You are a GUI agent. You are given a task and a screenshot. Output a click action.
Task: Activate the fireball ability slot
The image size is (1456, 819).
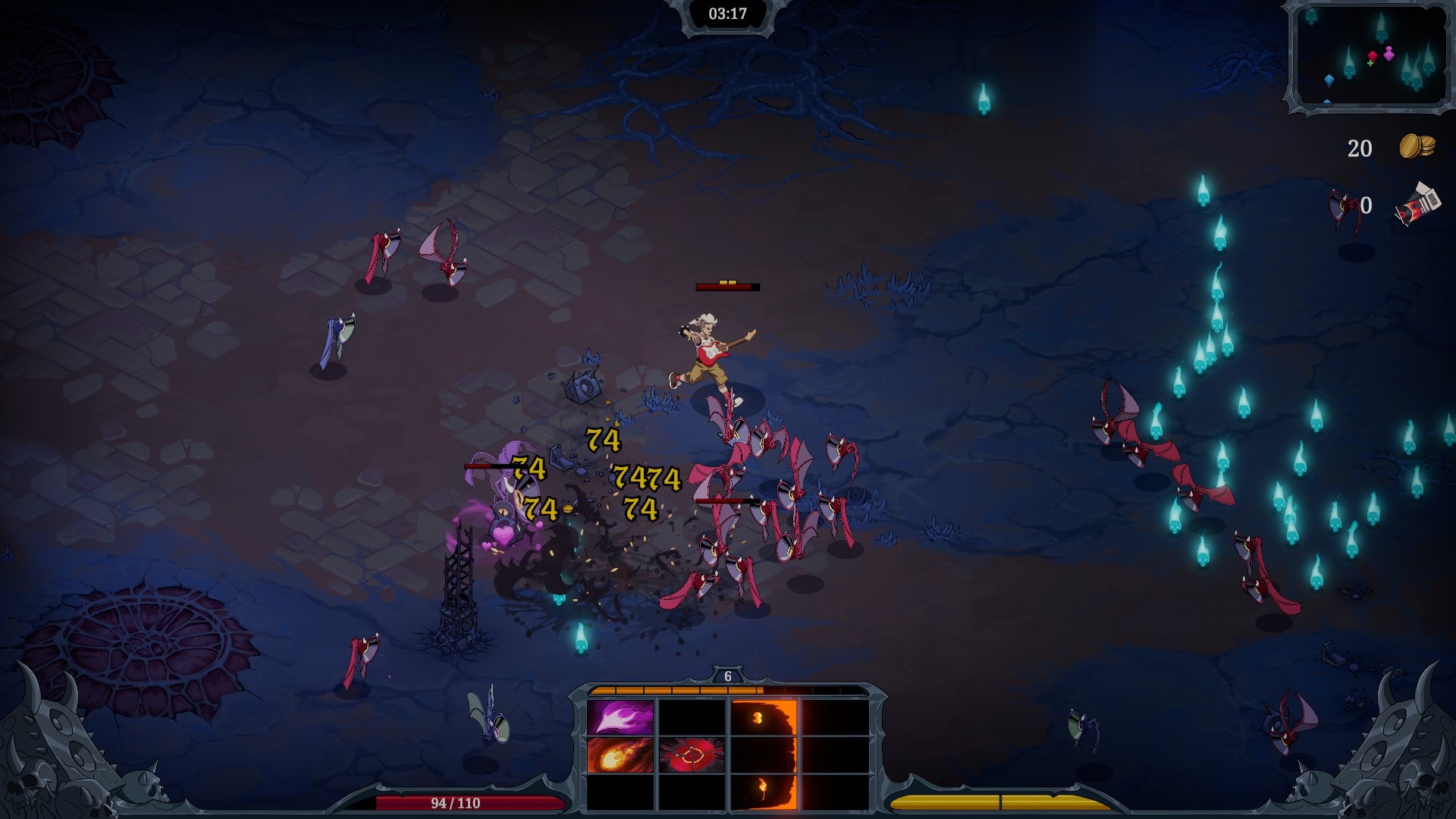click(x=620, y=755)
